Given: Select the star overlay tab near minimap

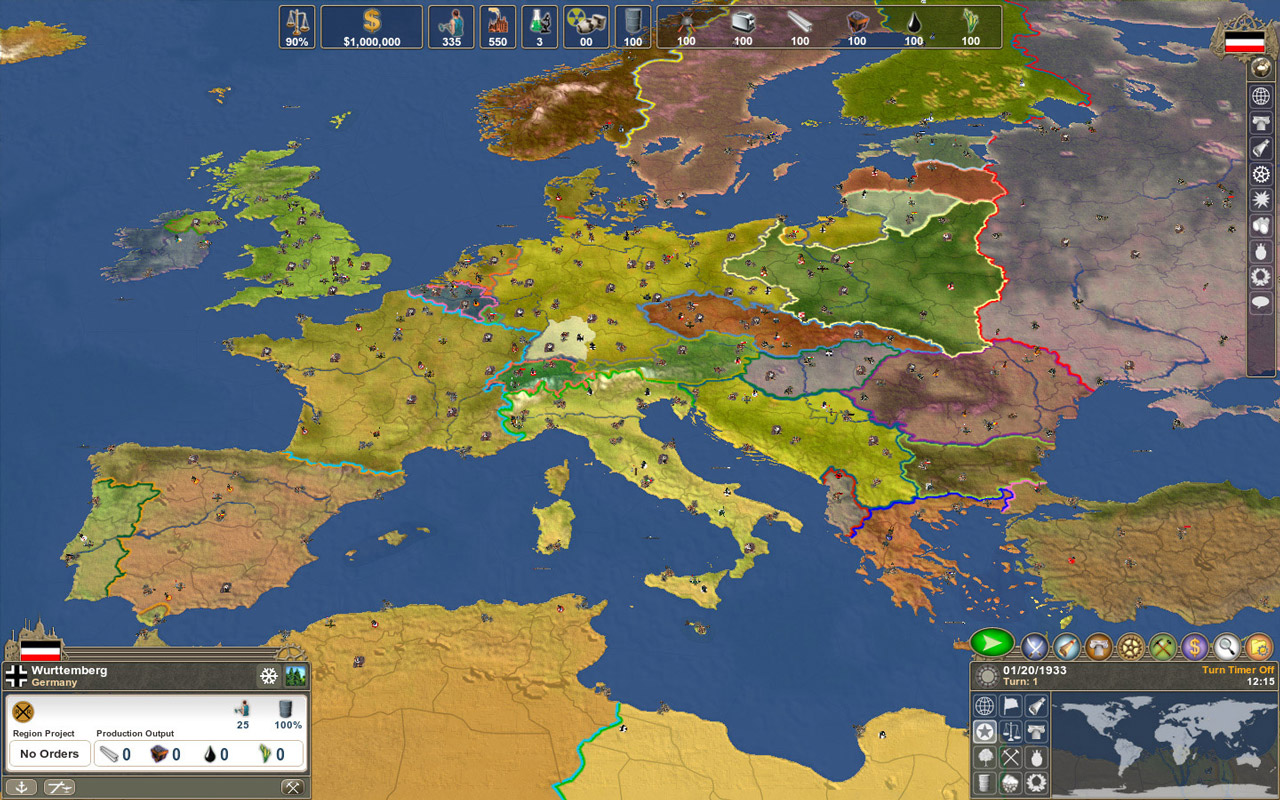Looking at the screenshot, I should [x=984, y=731].
